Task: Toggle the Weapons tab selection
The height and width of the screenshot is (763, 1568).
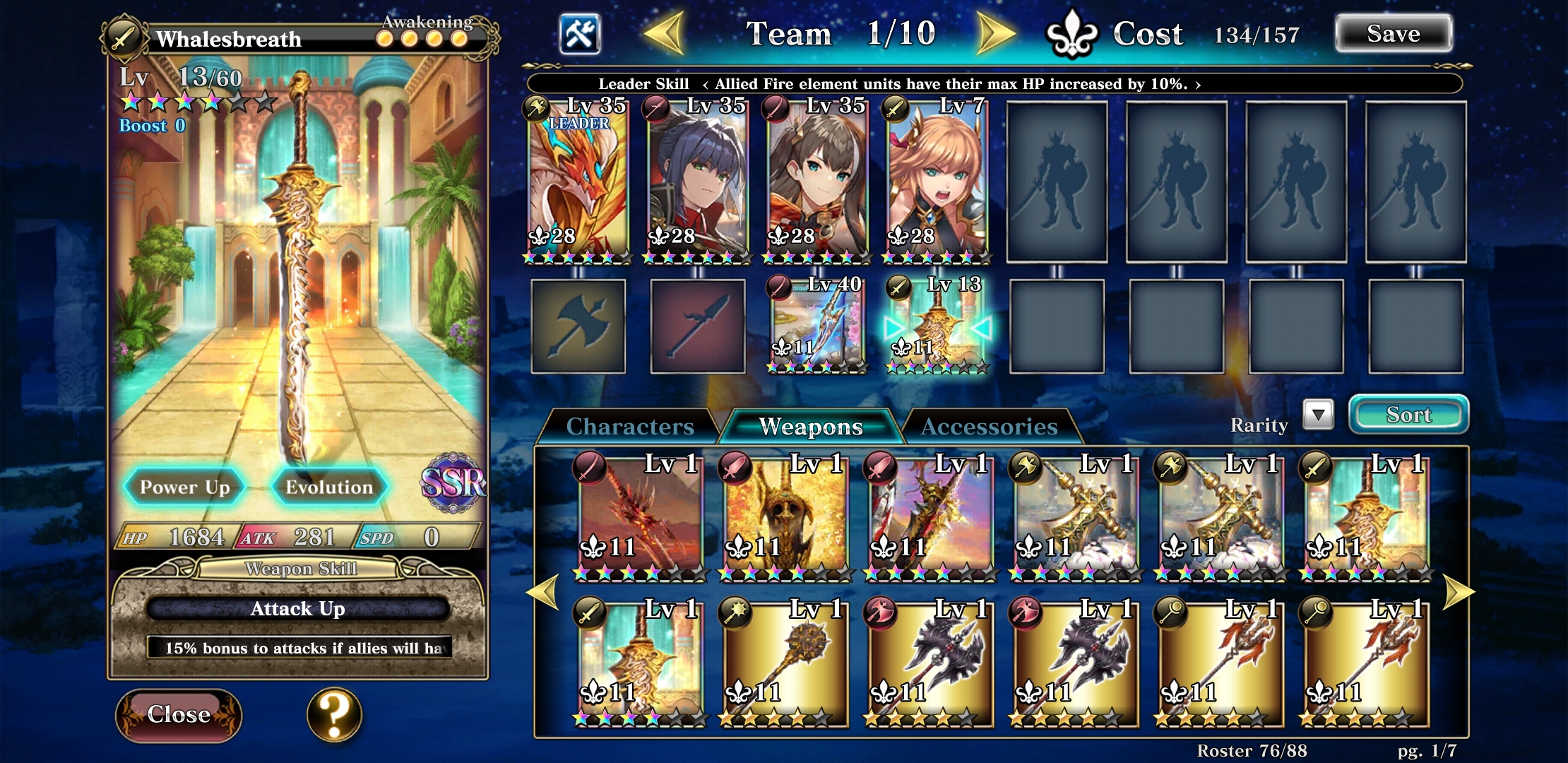Action: [811, 426]
